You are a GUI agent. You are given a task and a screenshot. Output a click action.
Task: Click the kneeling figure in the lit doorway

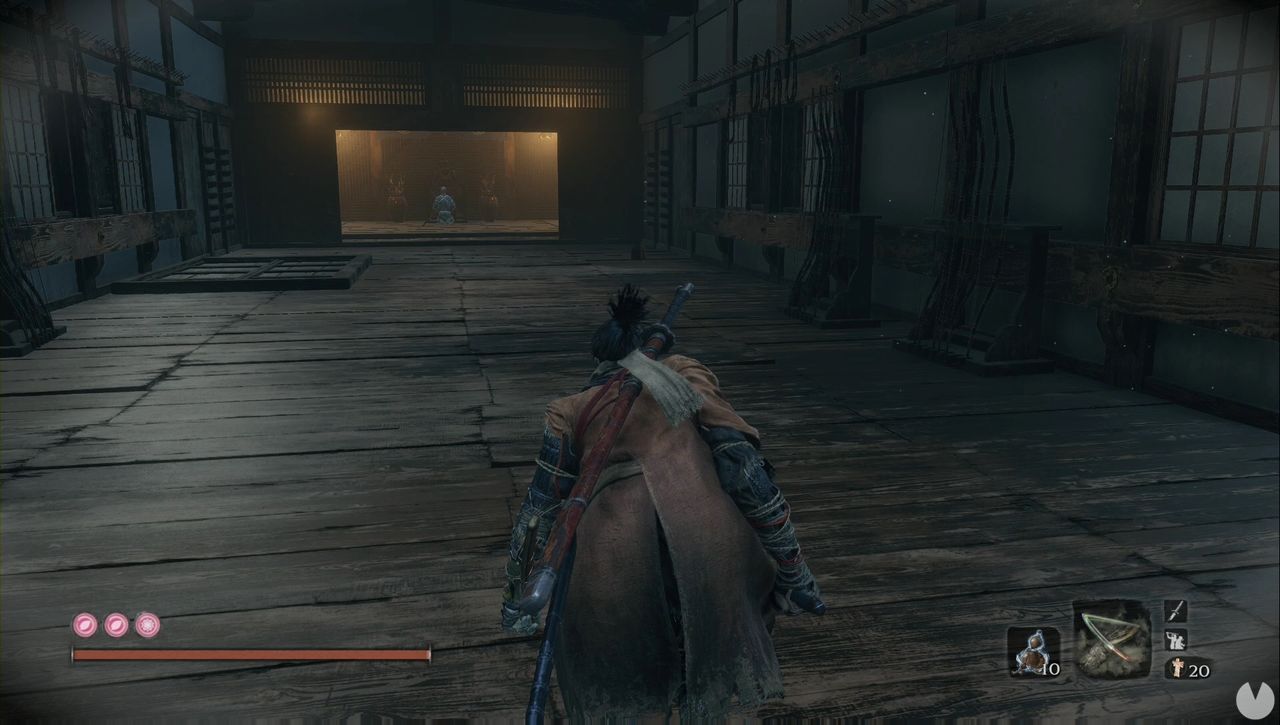pos(444,205)
